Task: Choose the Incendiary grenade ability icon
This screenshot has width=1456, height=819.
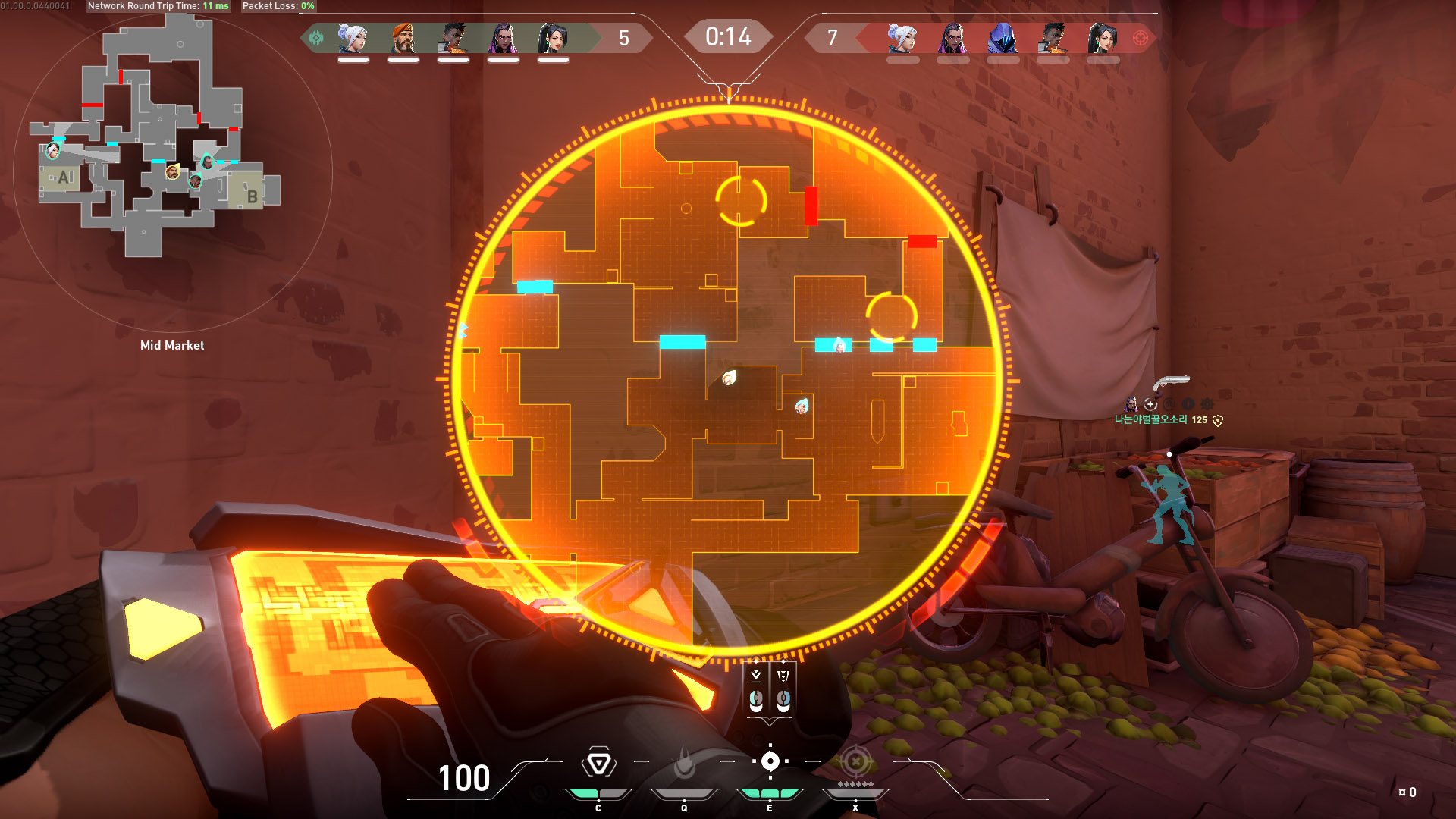Action: (684, 763)
